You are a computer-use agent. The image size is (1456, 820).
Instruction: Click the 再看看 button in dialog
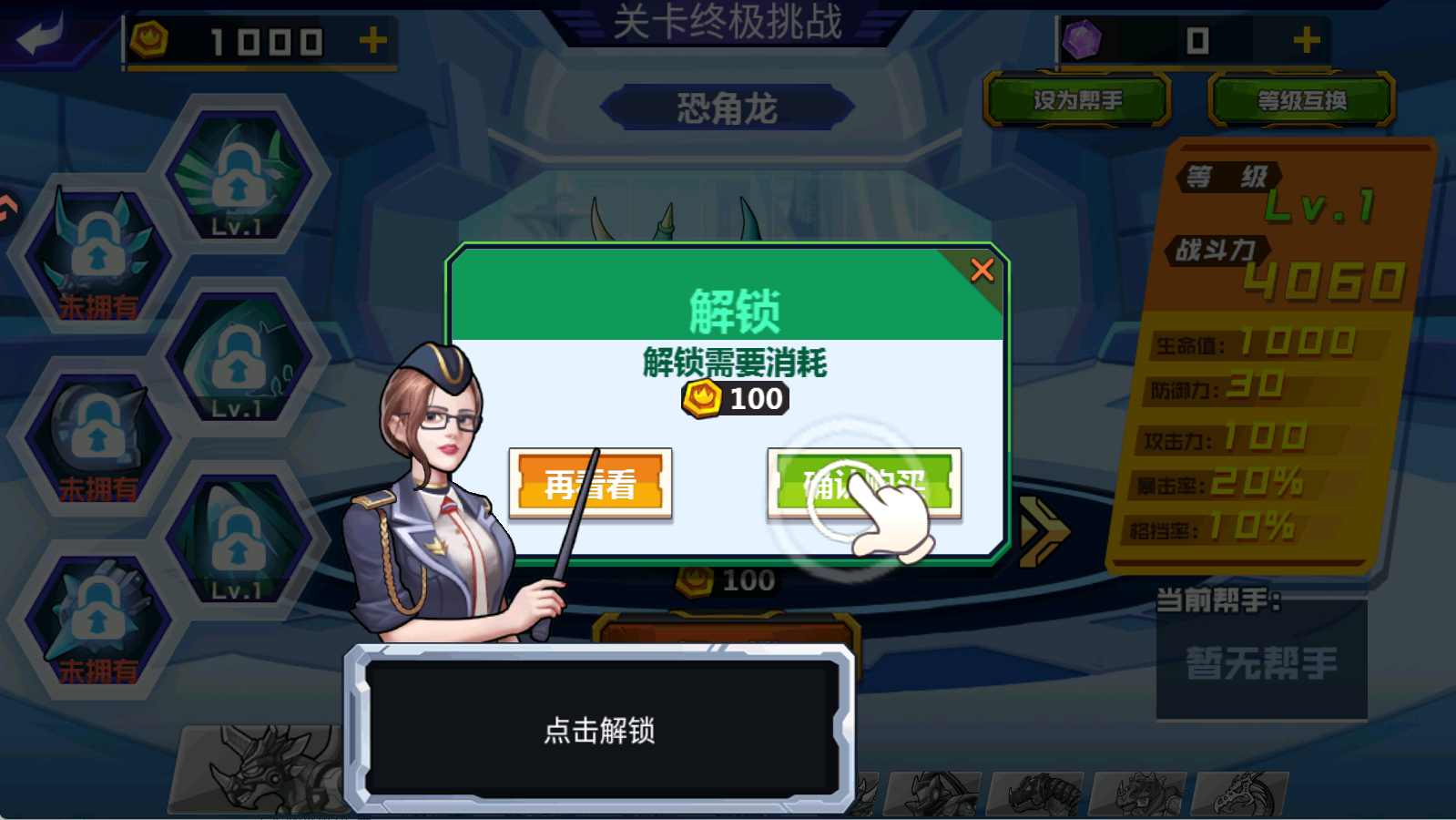point(592,483)
